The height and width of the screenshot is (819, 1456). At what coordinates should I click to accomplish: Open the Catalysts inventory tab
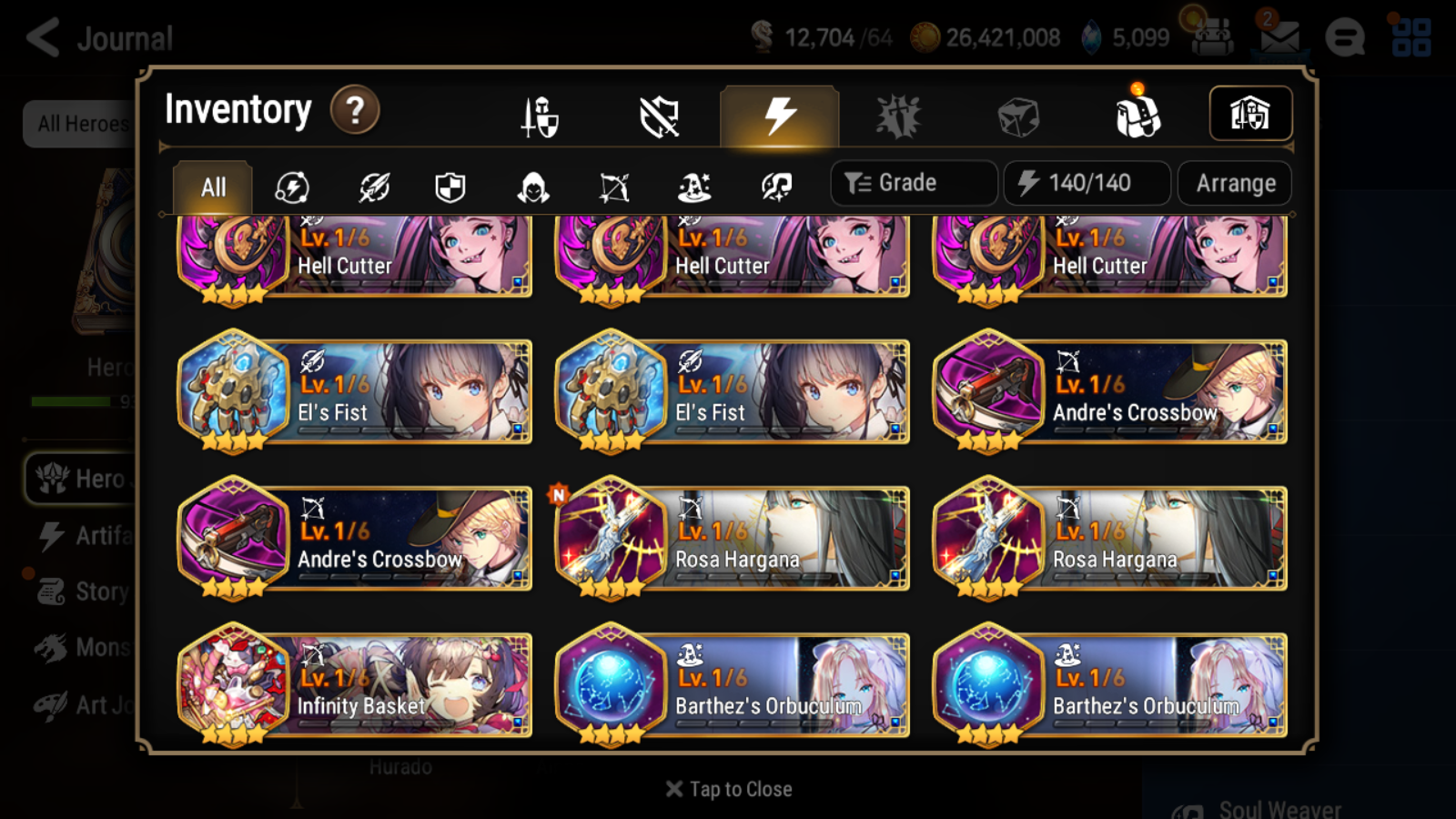[1018, 116]
